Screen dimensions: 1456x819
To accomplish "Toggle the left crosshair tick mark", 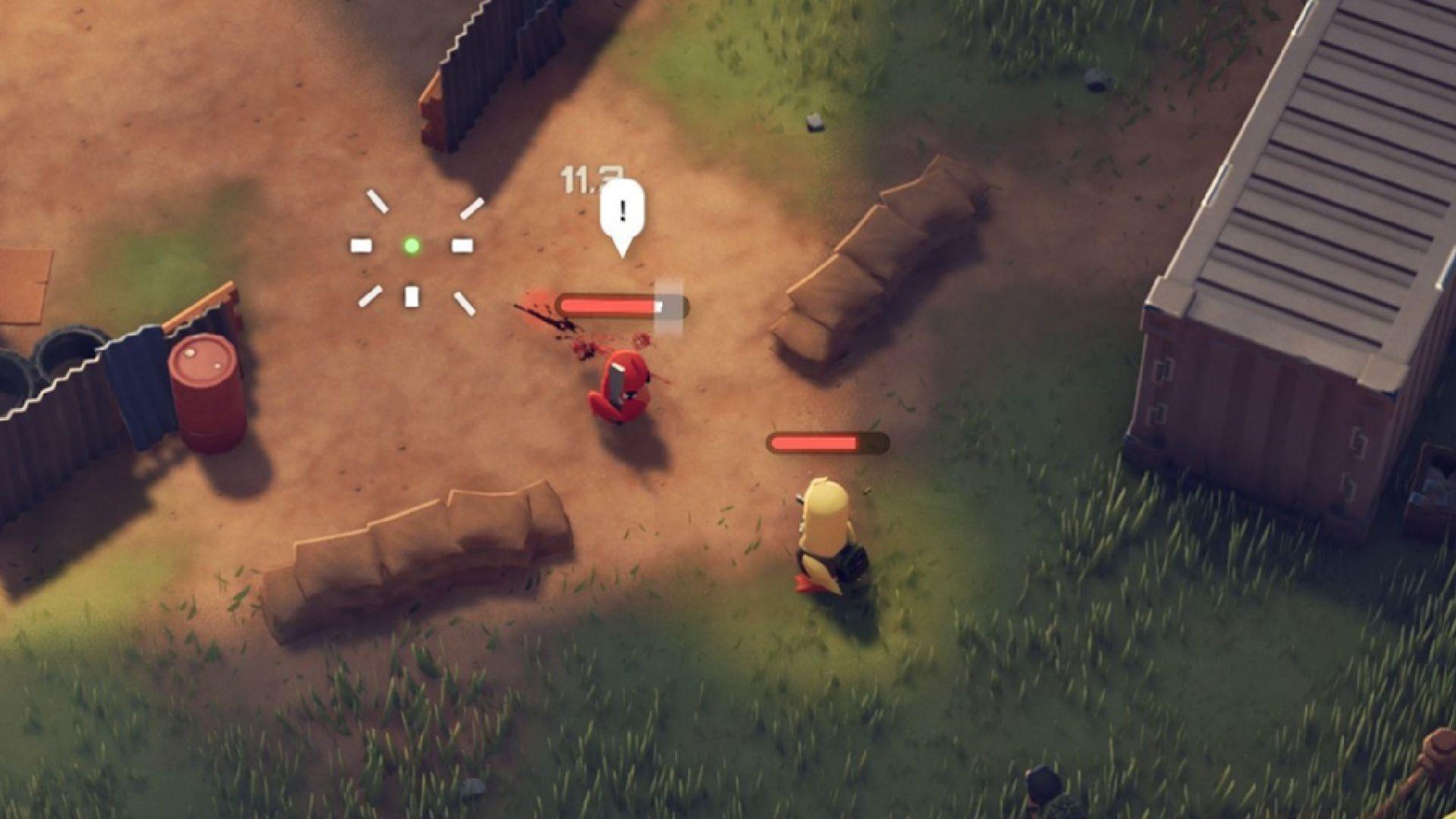I will pyautogui.click(x=360, y=244).
